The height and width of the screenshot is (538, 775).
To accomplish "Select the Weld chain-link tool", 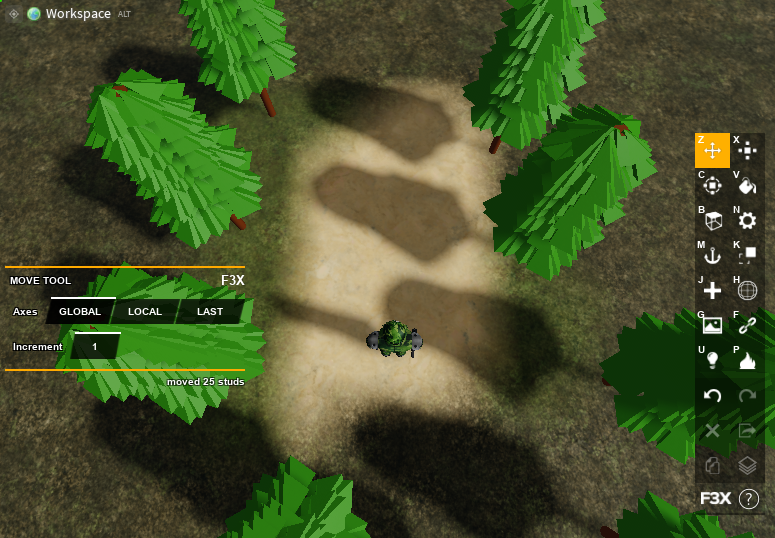I will pyautogui.click(x=747, y=326).
